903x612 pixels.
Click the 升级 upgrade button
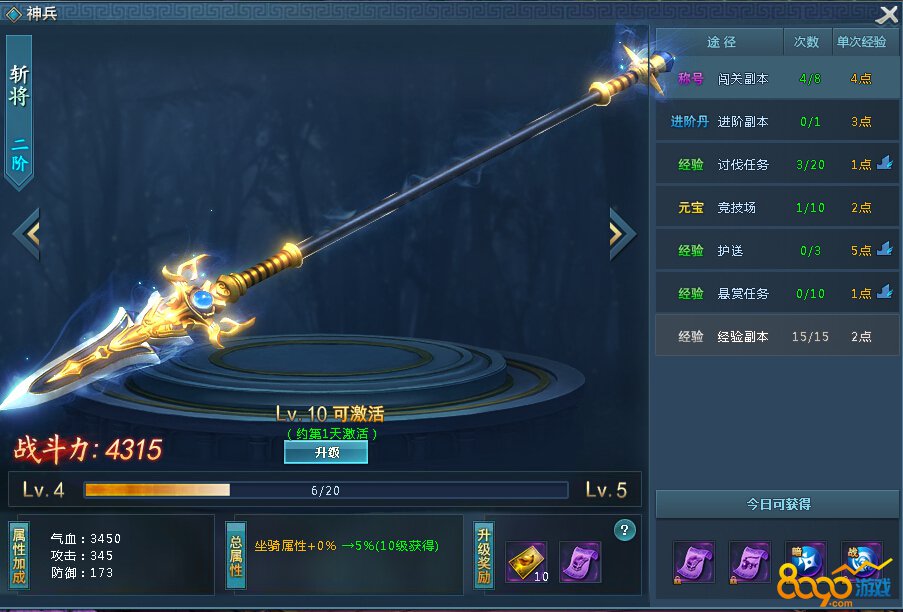(x=326, y=452)
